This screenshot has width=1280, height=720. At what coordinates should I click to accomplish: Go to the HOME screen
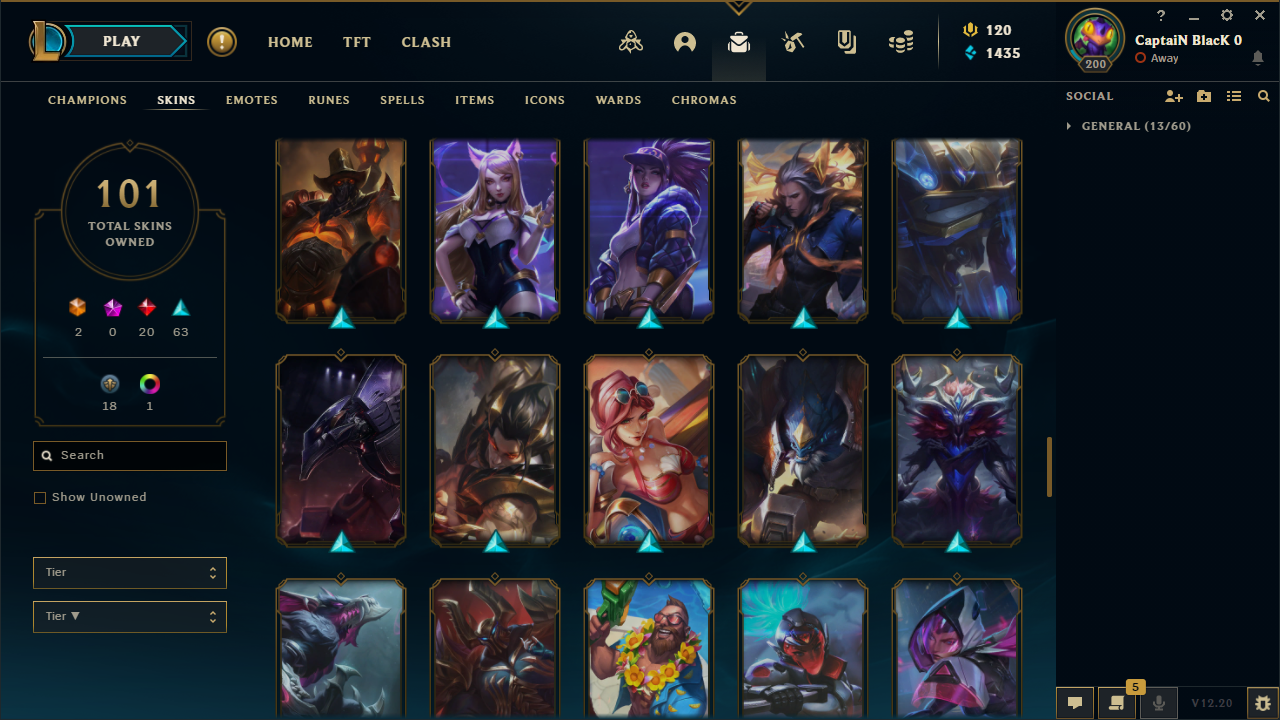coord(290,42)
